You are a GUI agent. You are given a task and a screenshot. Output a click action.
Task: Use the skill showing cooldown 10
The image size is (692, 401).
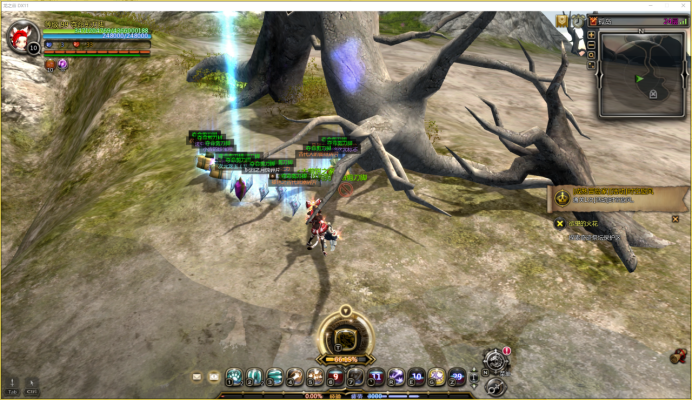pyautogui.click(x=417, y=377)
